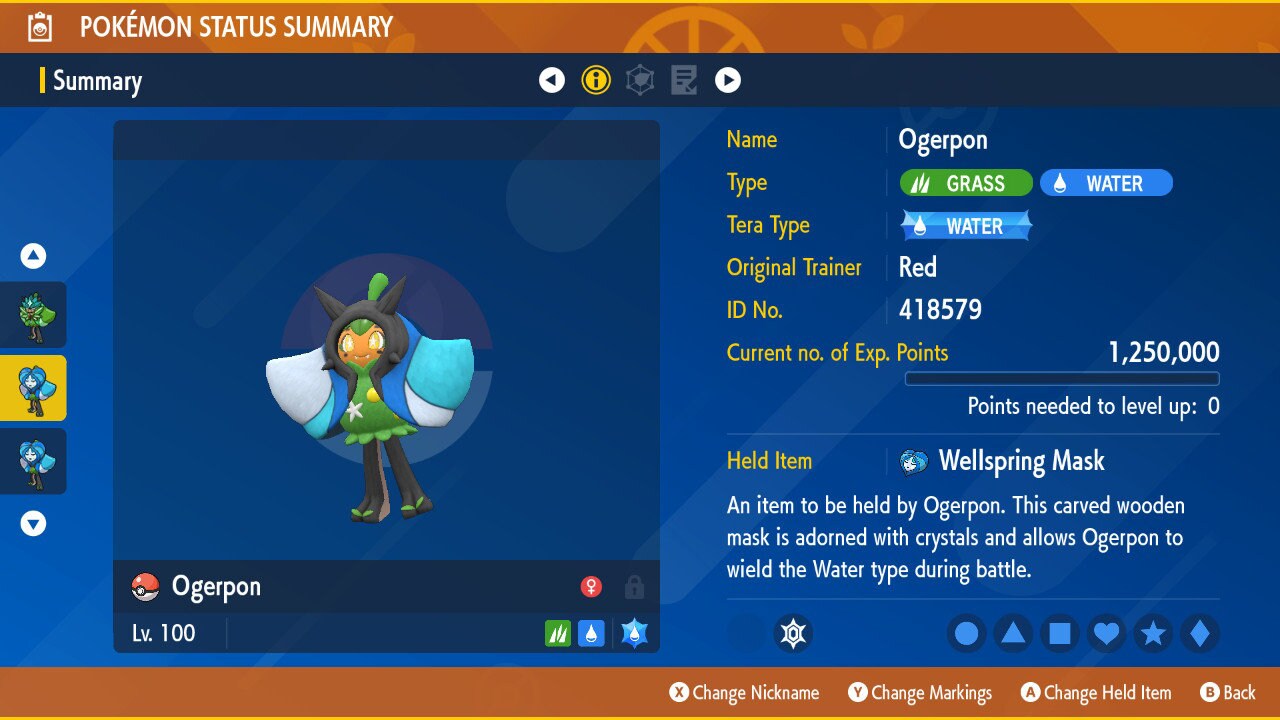Toggle the star marking on Ogerpon
This screenshot has width=1280, height=720.
click(x=1153, y=633)
